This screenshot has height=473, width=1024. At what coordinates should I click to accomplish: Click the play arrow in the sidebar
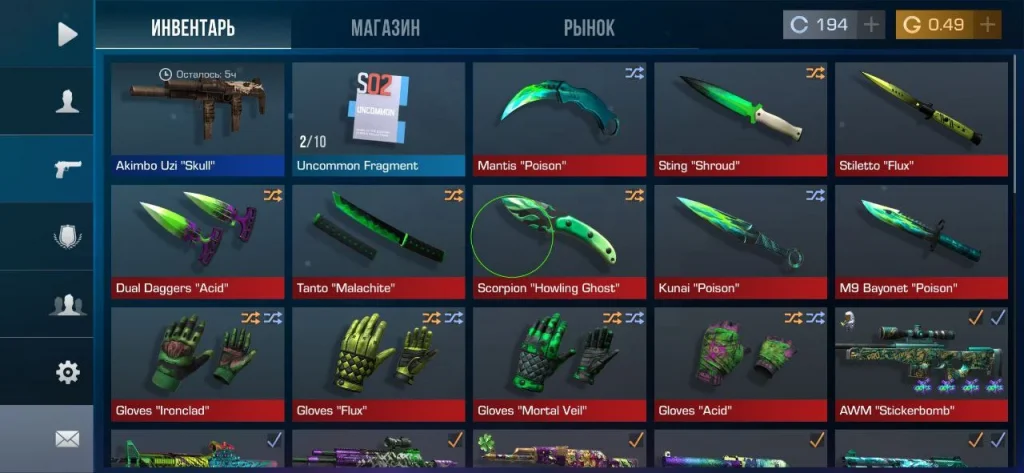(67, 34)
